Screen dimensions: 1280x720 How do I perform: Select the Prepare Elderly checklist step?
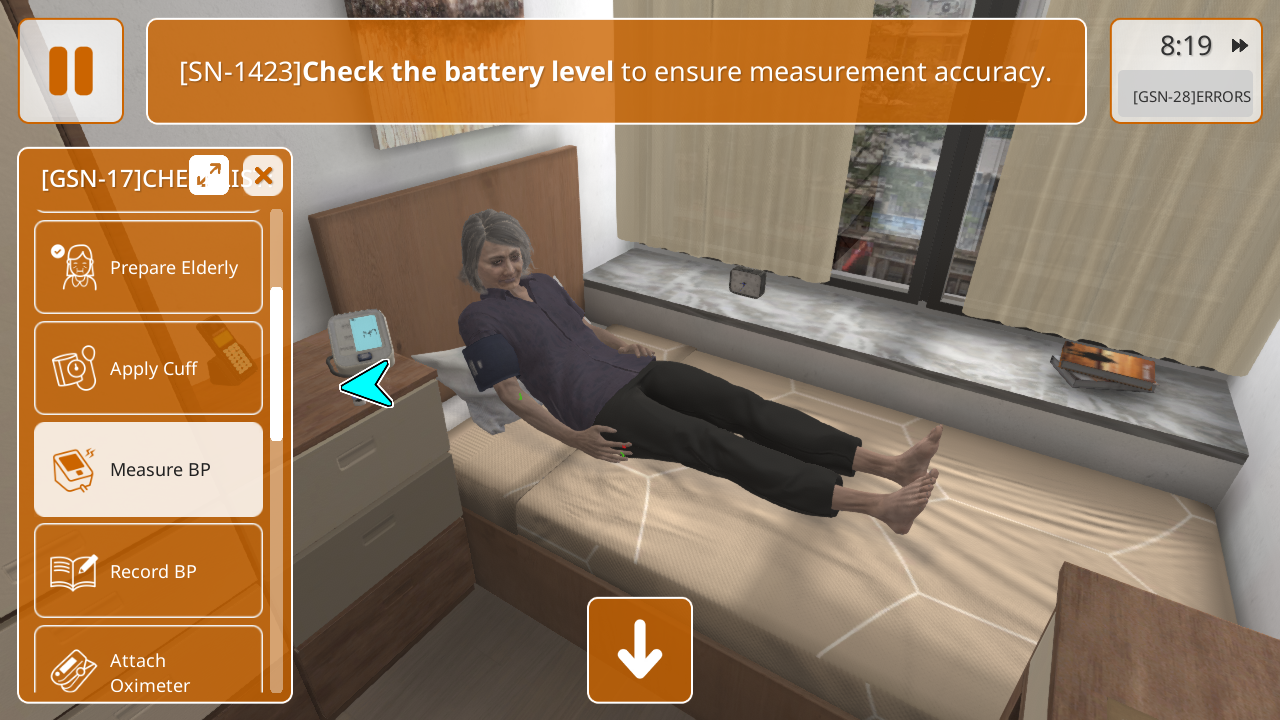(x=149, y=267)
